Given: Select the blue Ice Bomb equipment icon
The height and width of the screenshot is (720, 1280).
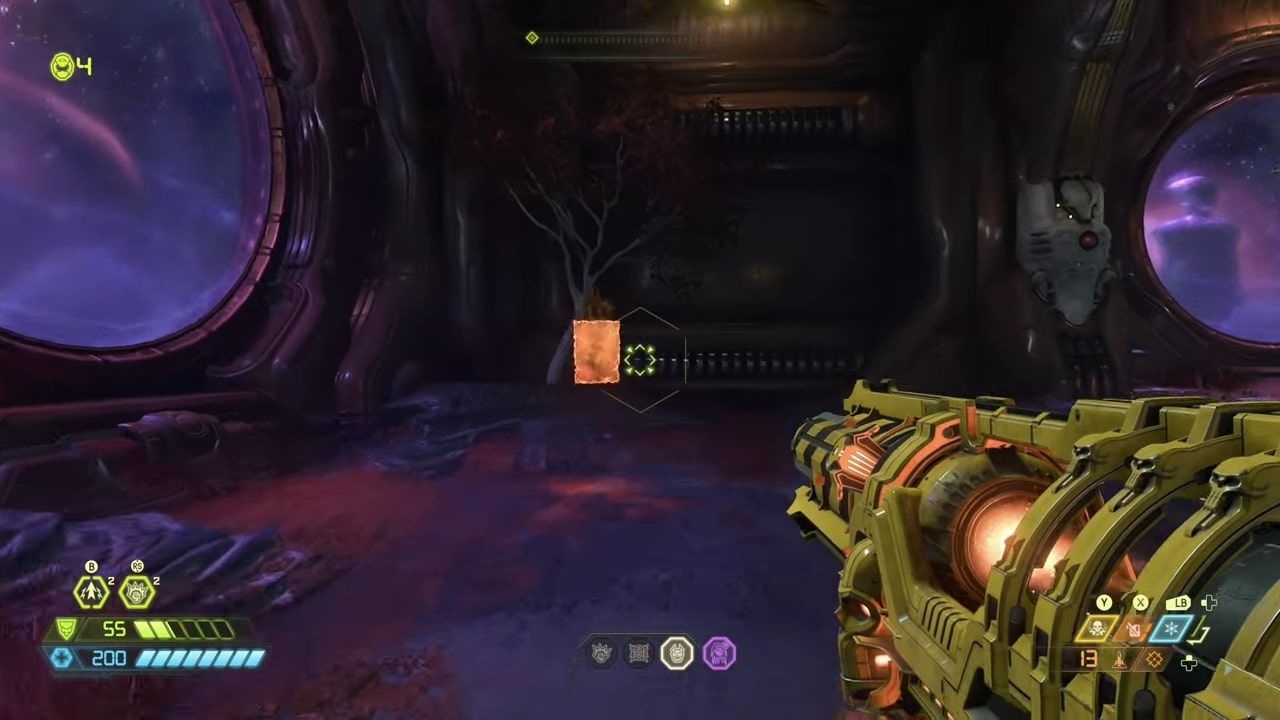Looking at the screenshot, I should click(1171, 629).
